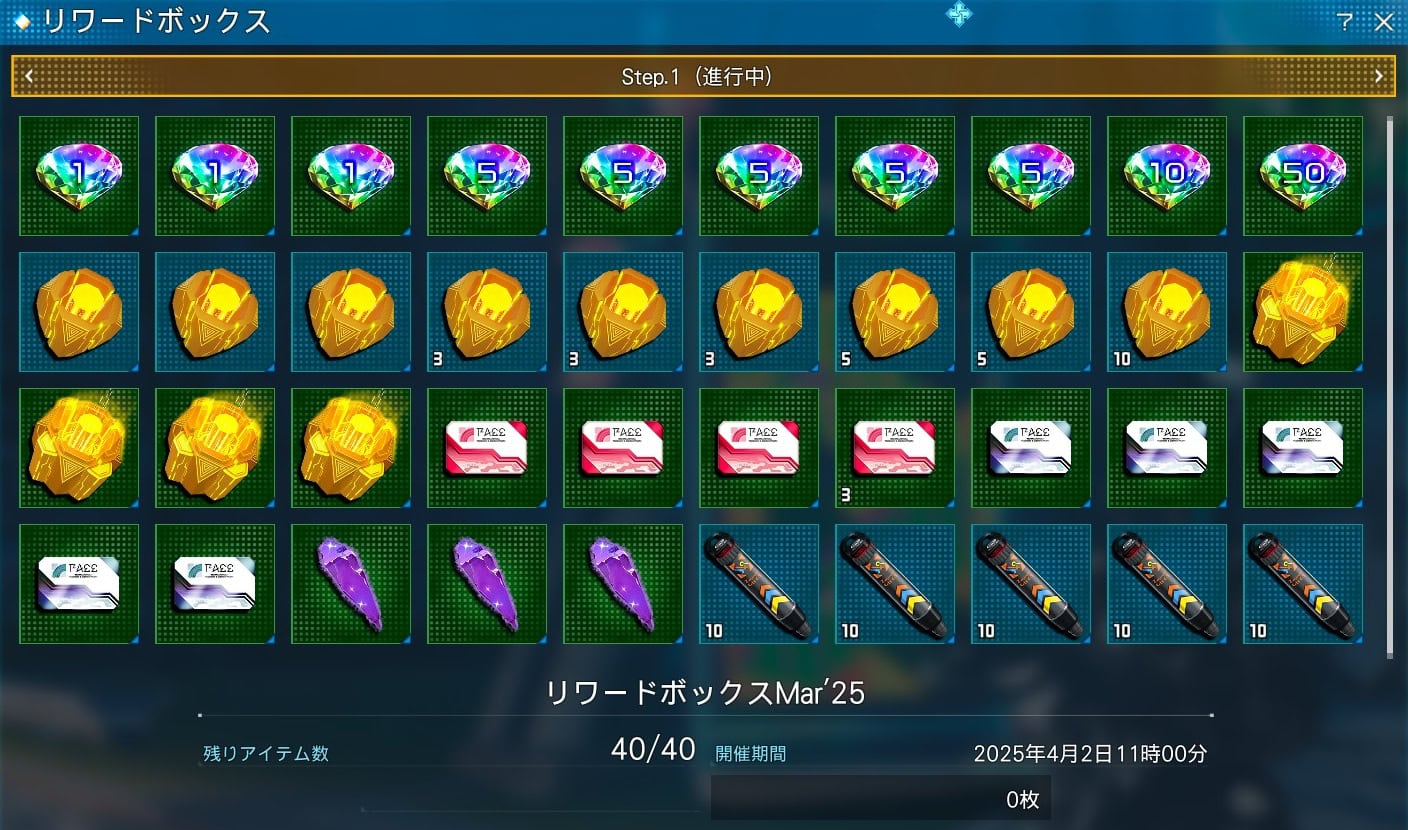Click the first 1 diamond reward slot
Image resolution: width=1408 pixels, height=830 pixels.
pos(78,175)
